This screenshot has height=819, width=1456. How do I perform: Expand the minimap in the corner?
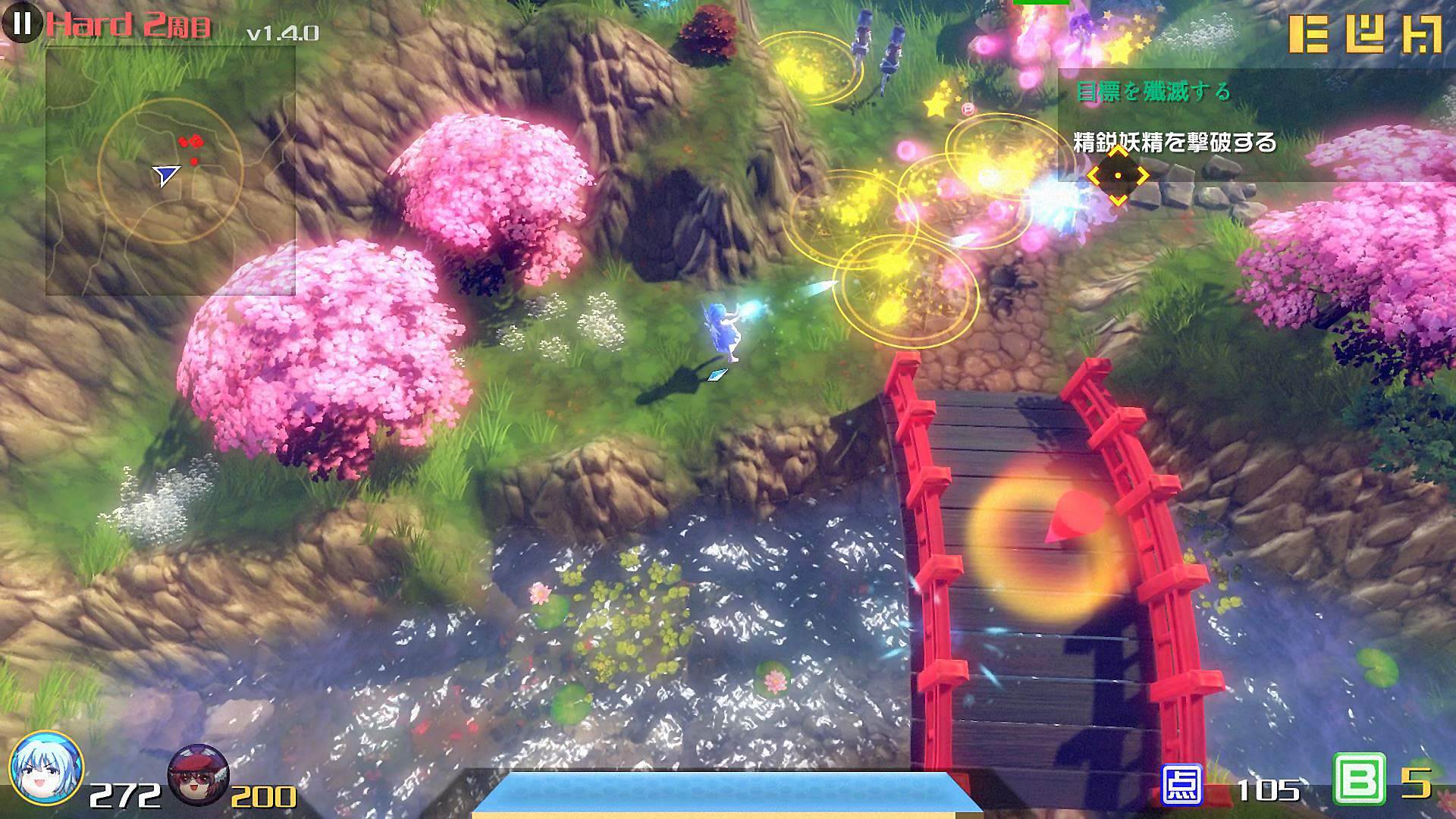tap(171, 171)
